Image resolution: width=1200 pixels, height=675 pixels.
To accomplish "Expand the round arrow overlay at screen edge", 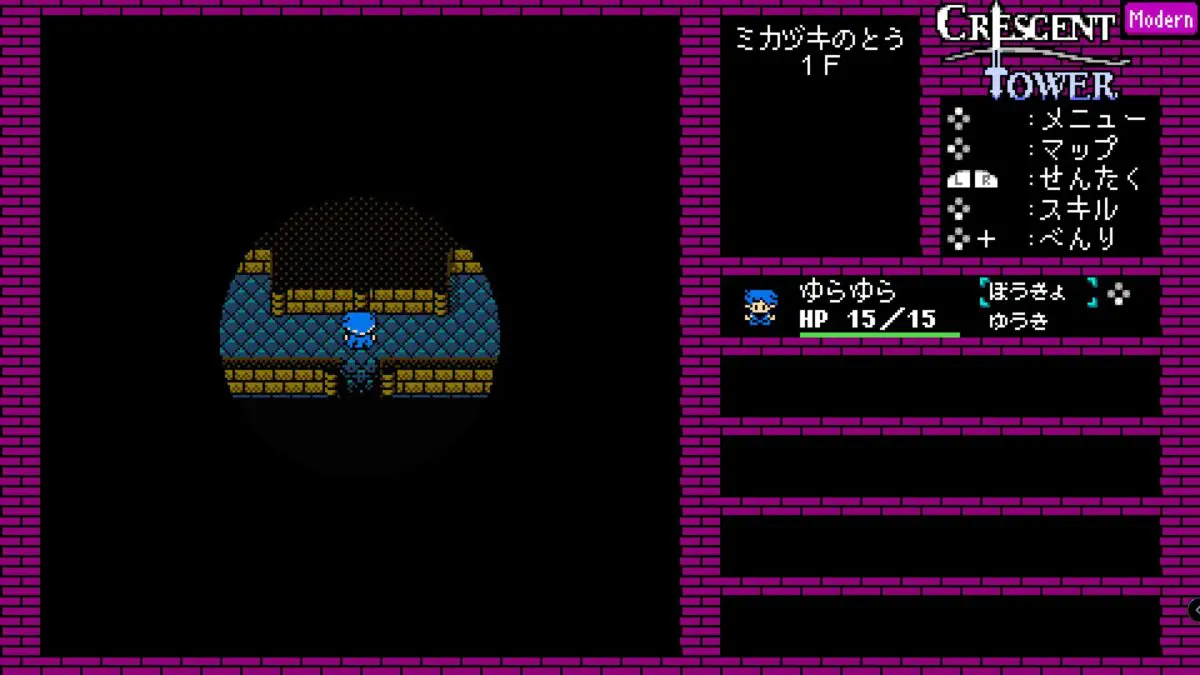I will click(1194, 609).
